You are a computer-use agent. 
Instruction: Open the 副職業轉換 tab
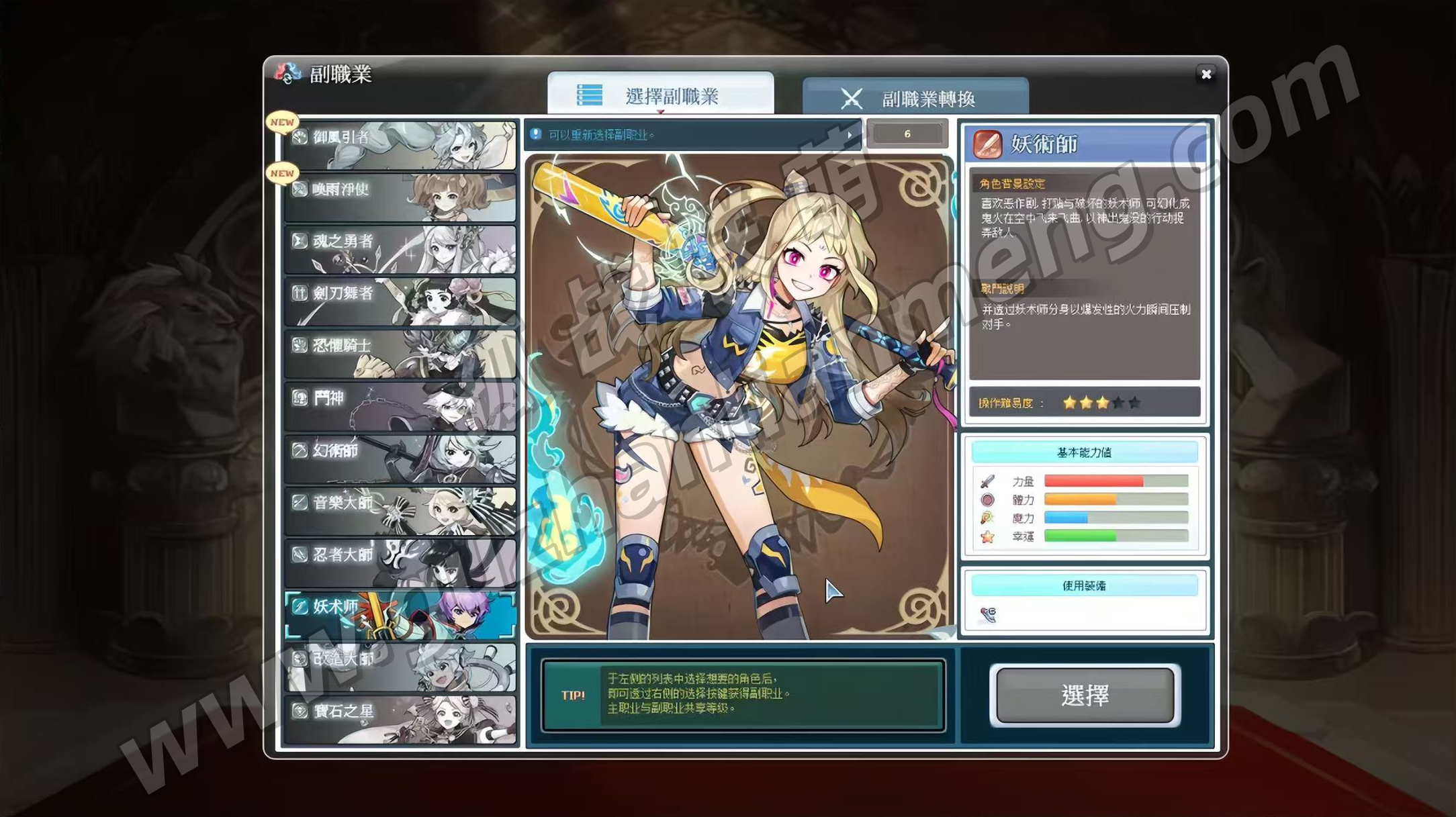coord(915,99)
